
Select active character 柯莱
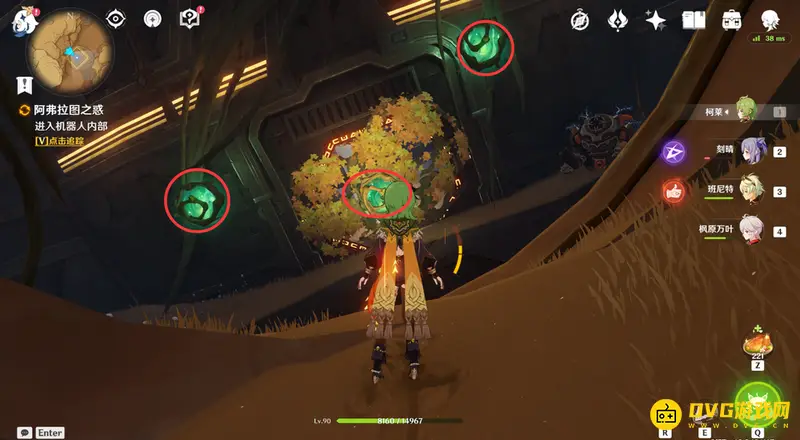coord(745,111)
